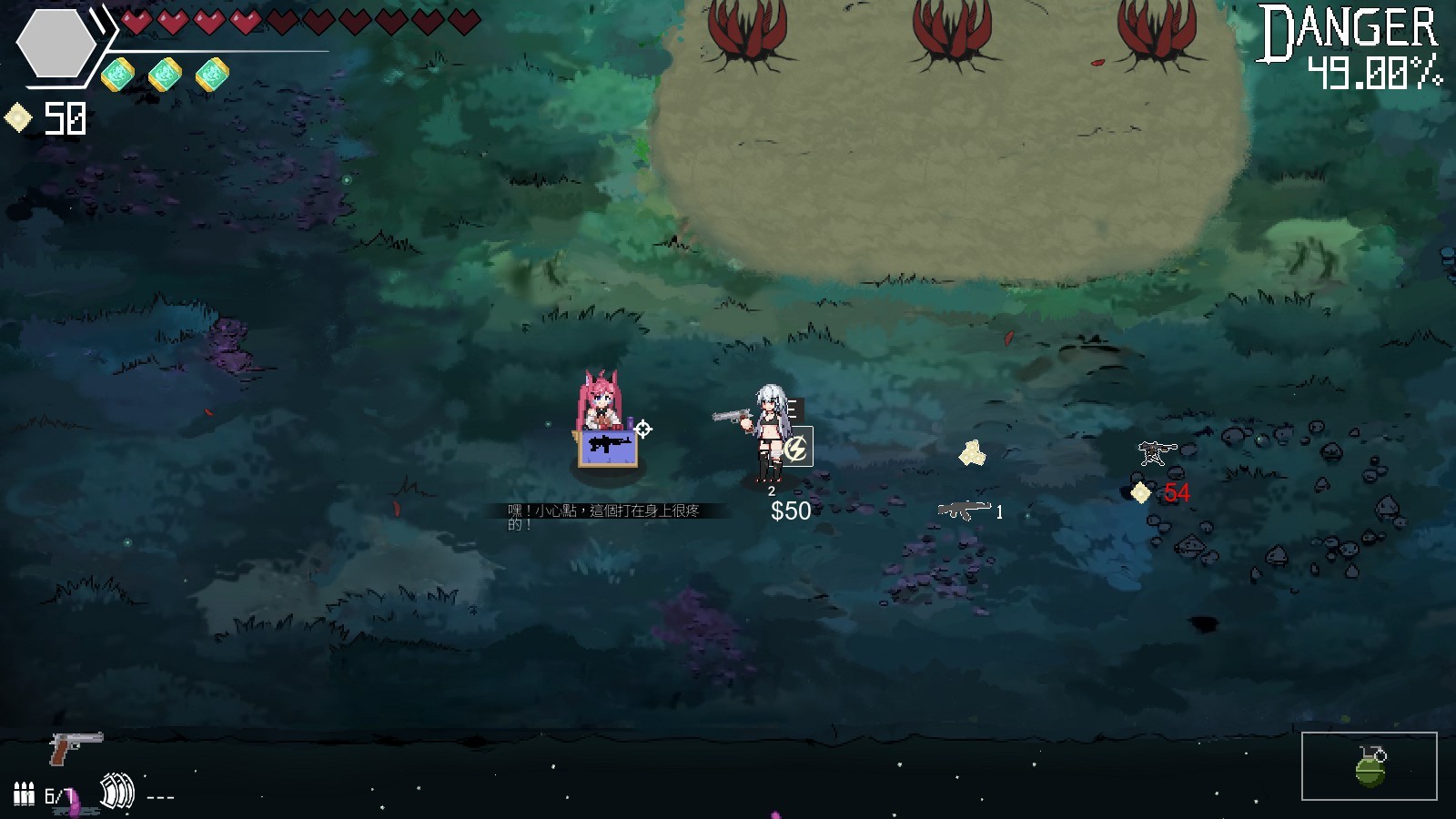Click the equipped pistol weapon icon
This screenshot has width=1456, height=819.
point(75,747)
